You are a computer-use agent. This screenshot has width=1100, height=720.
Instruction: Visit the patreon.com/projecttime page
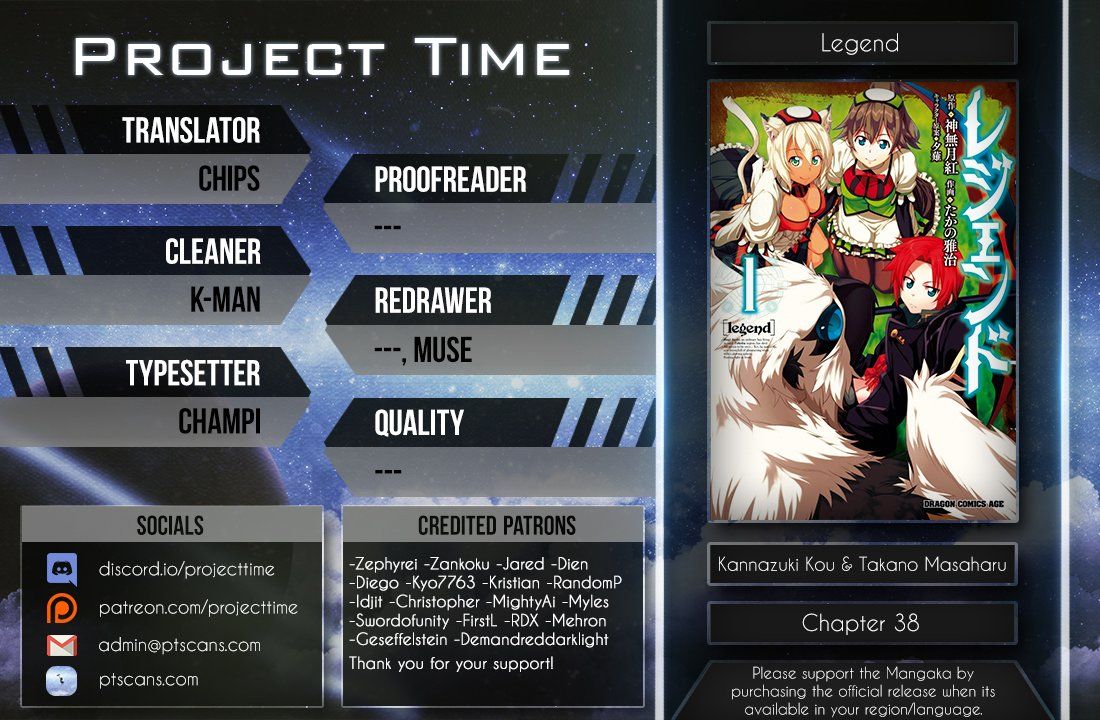coord(197,608)
